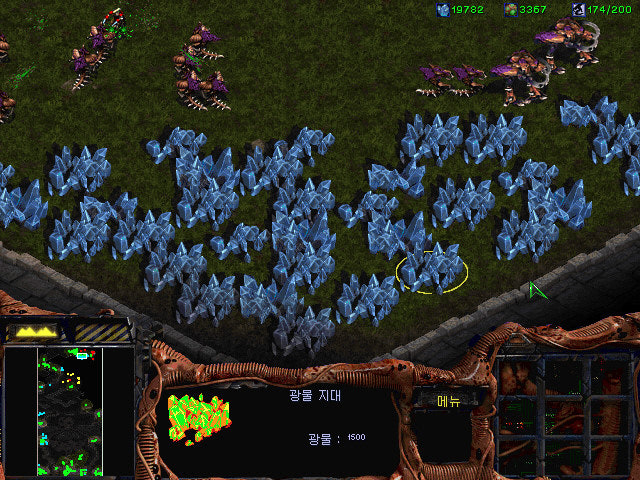Select the mineral field circled in yellow
The image size is (640, 480).
[x=431, y=266]
